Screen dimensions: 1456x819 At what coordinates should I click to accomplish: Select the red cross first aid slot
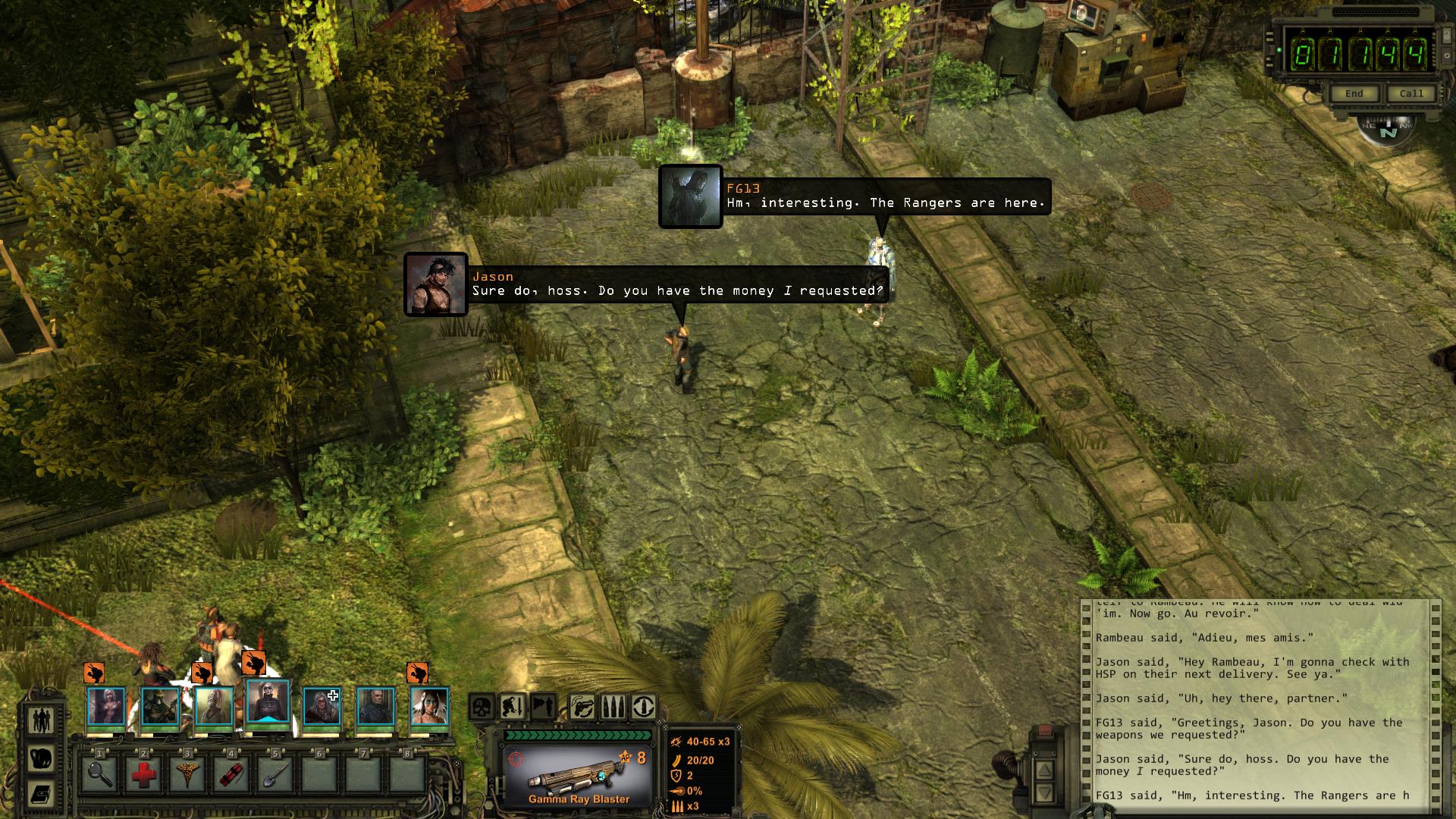144,775
